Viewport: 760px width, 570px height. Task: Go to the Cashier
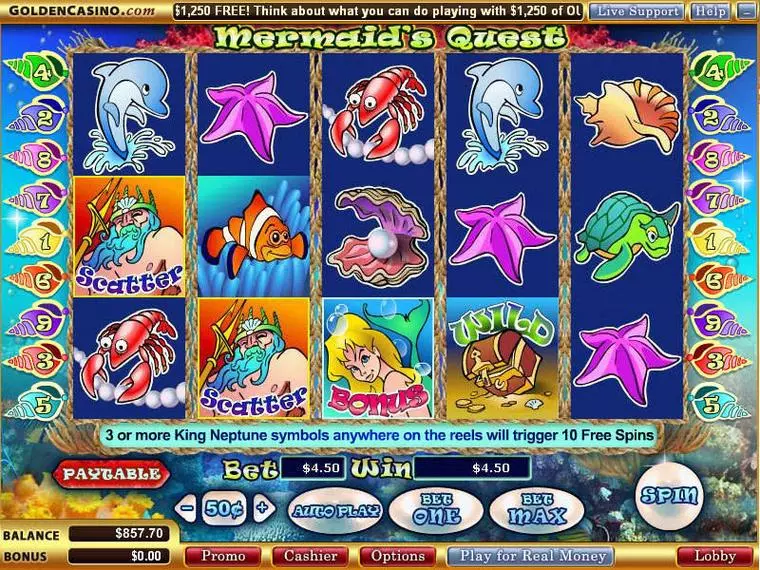(311, 556)
